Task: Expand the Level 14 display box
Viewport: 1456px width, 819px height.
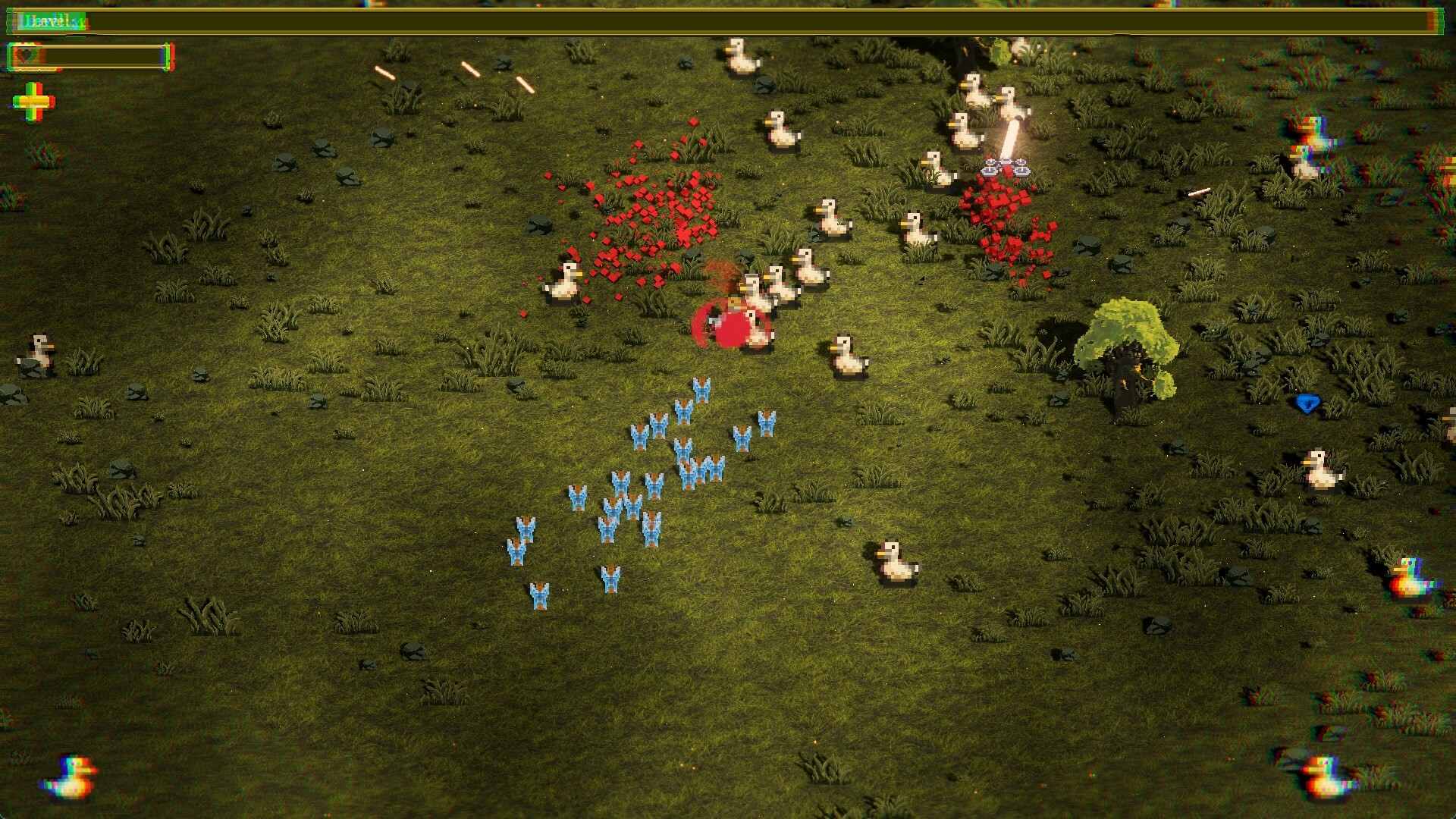Action: click(x=53, y=21)
